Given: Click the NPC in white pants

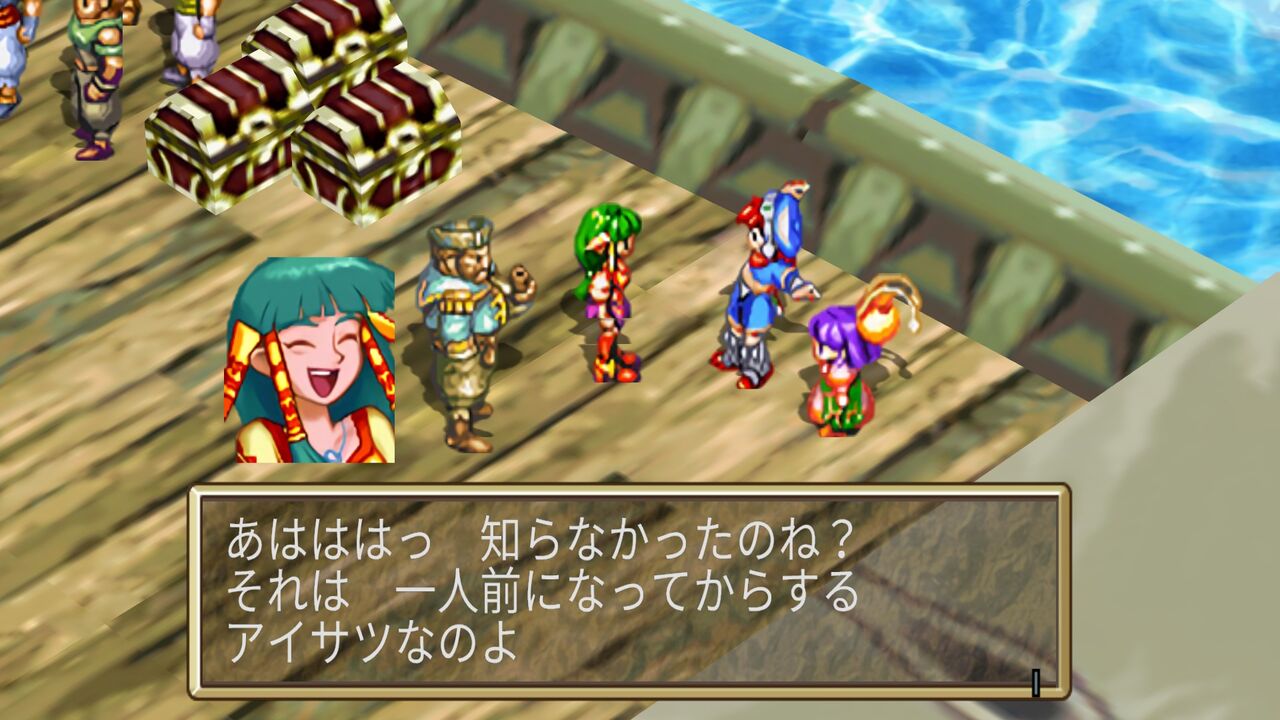Looking at the screenshot, I should coord(195,45).
